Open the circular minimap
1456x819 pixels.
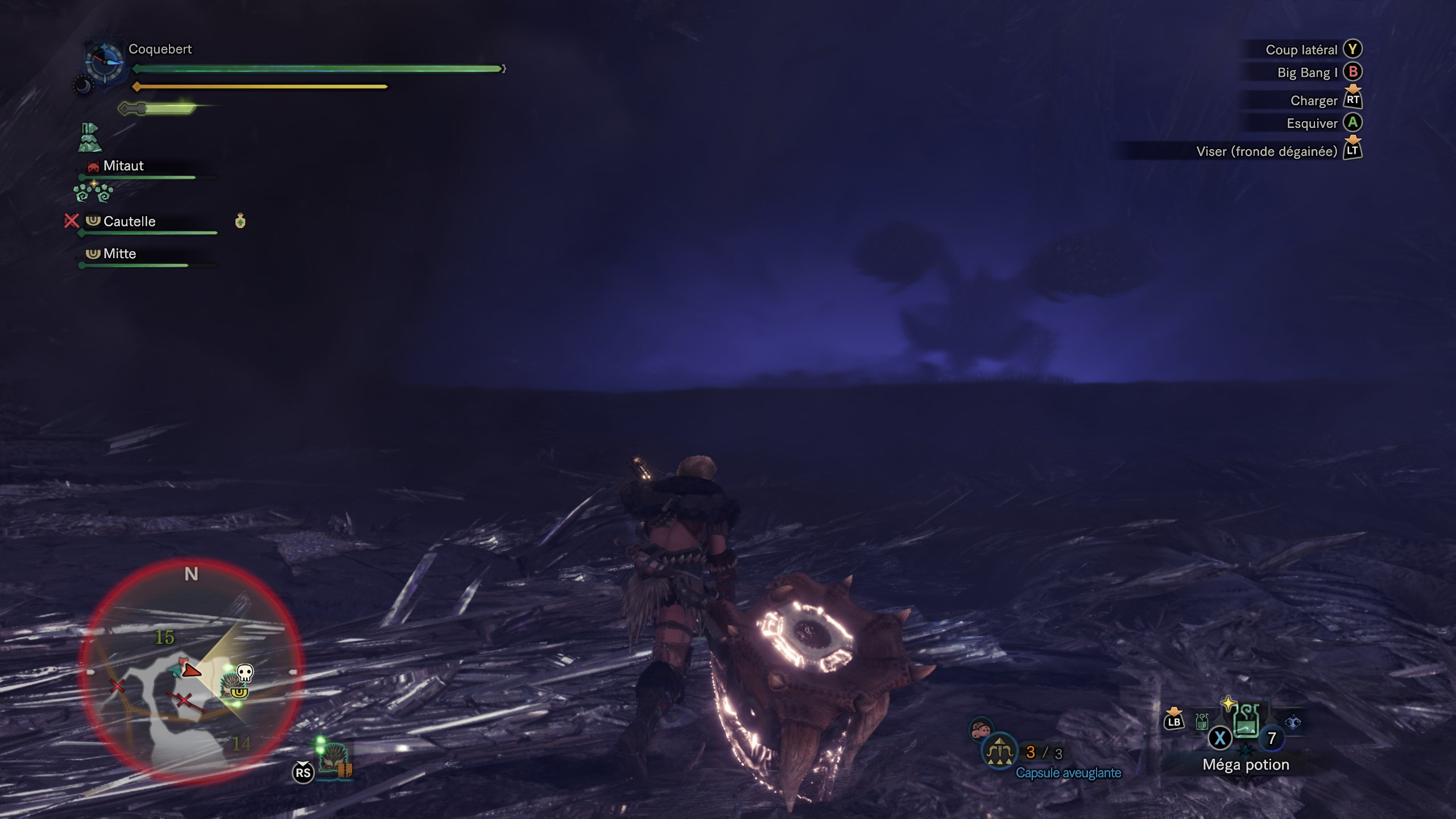tap(191, 671)
